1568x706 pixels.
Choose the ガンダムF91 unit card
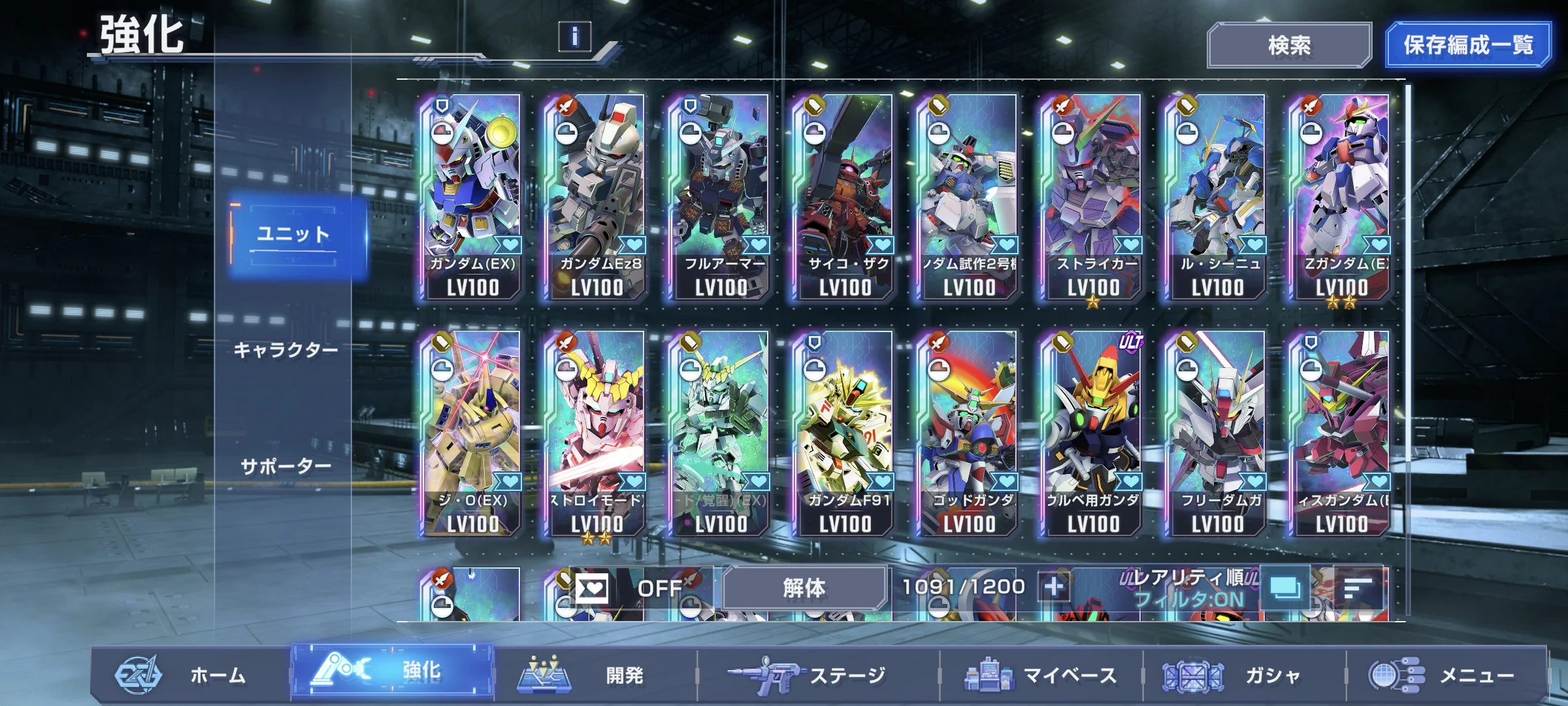[x=844, y=433]
